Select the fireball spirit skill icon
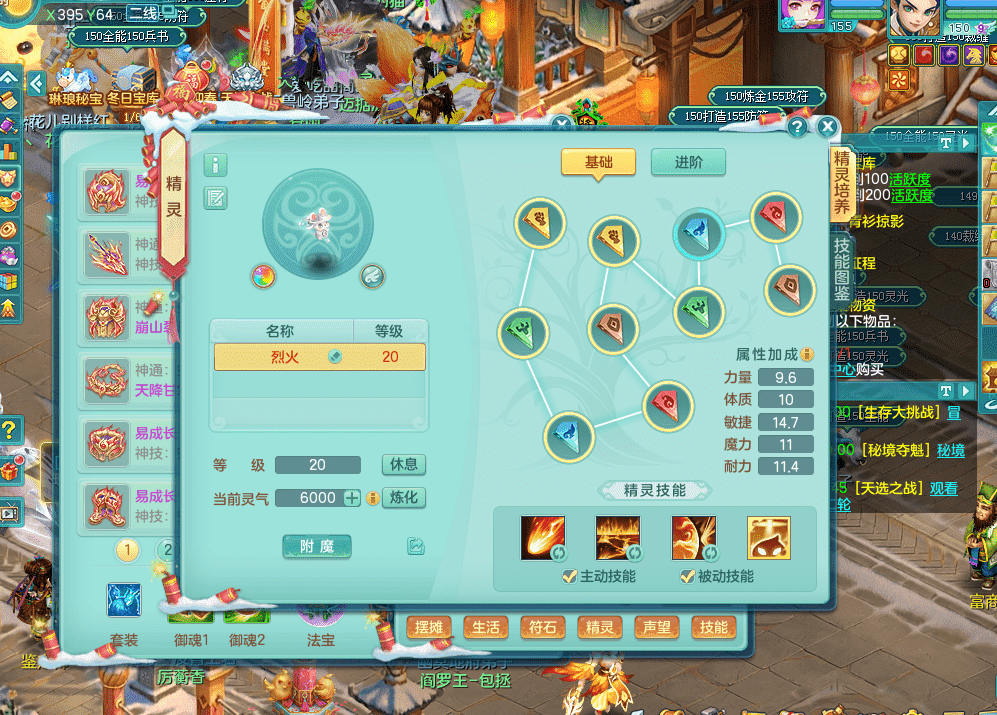 pos(542,538)
